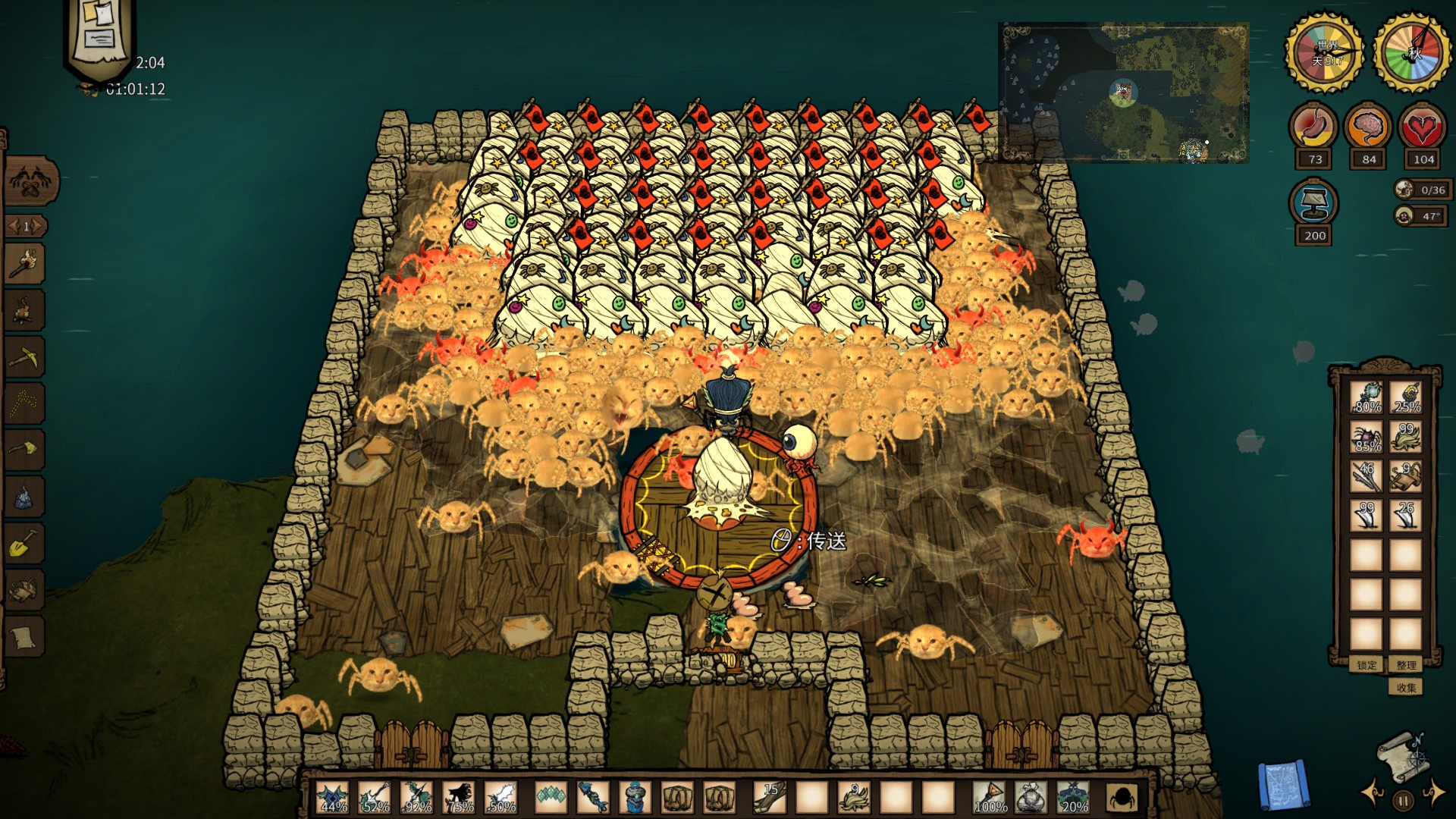
Task: Click the 收集 (collect) button
Action: tap(1406, 688)
